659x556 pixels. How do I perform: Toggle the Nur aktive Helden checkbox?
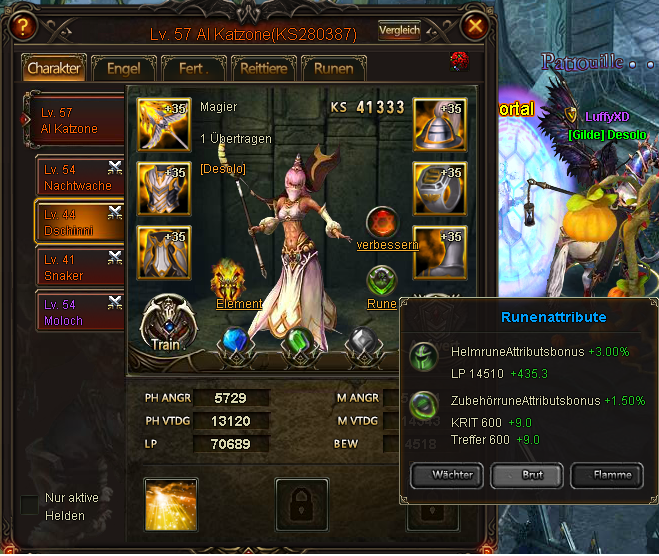coord(29,502)
